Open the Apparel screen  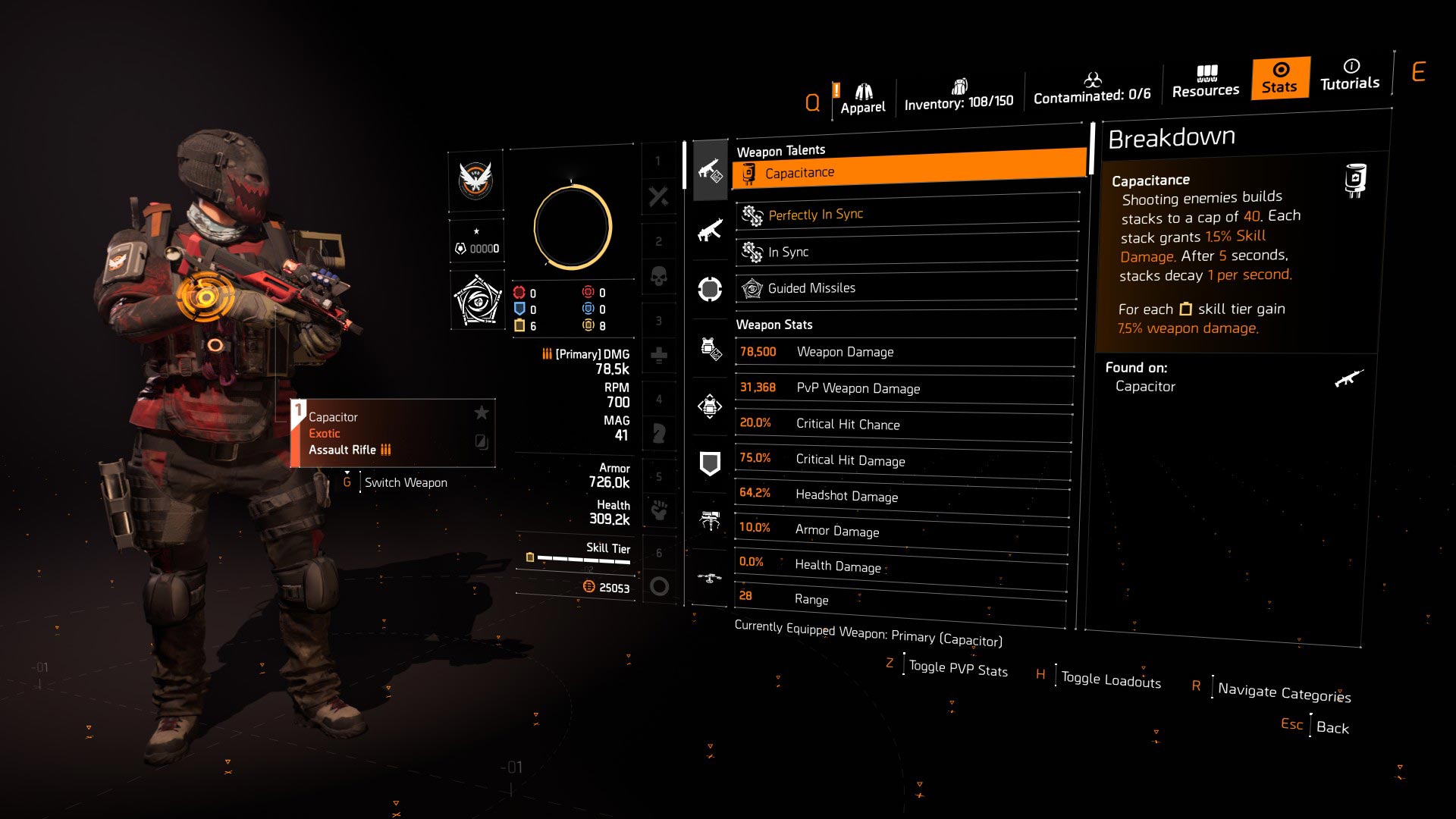coord(861,91)
